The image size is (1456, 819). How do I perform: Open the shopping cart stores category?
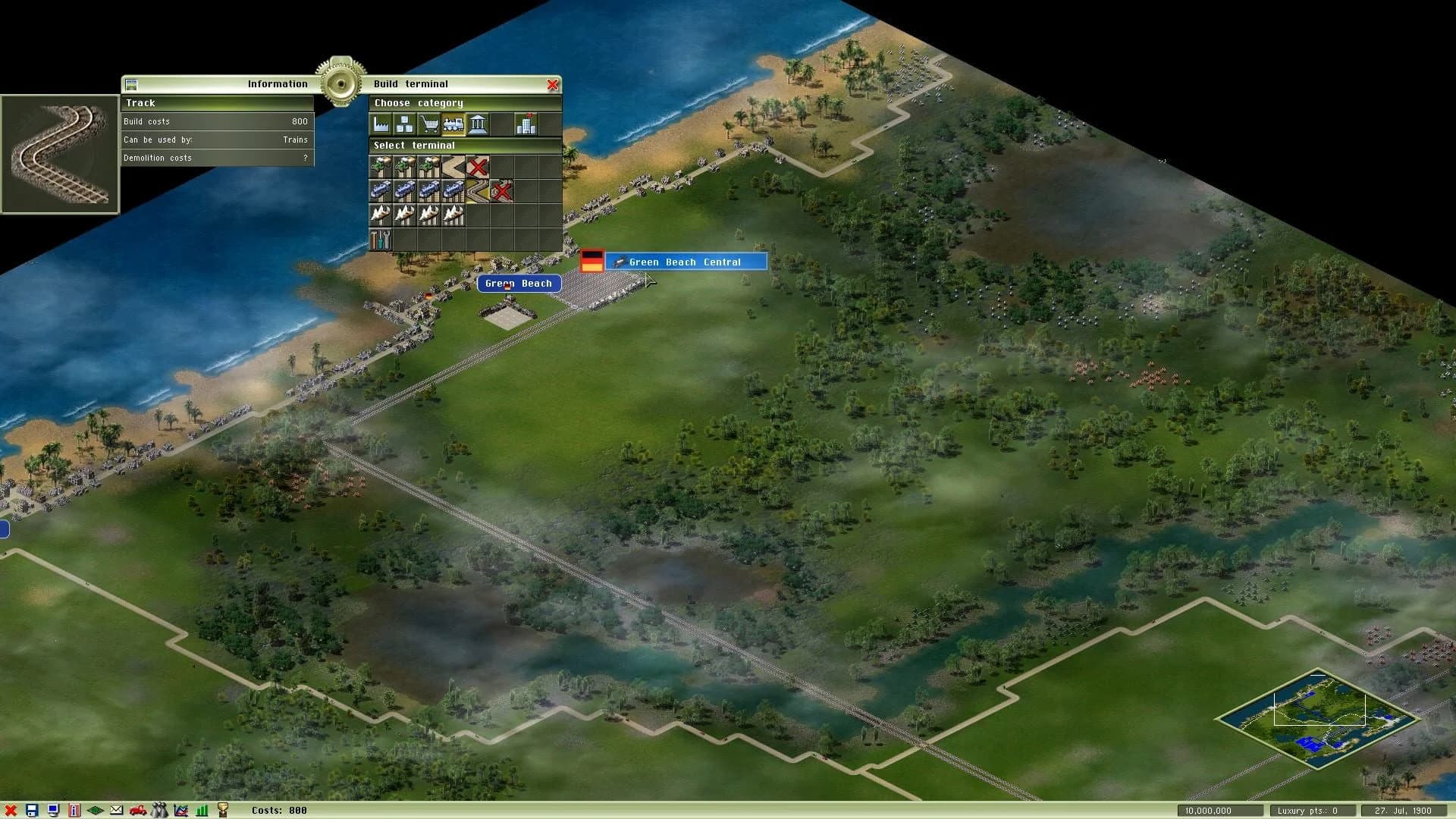click(x=430, y=124)
